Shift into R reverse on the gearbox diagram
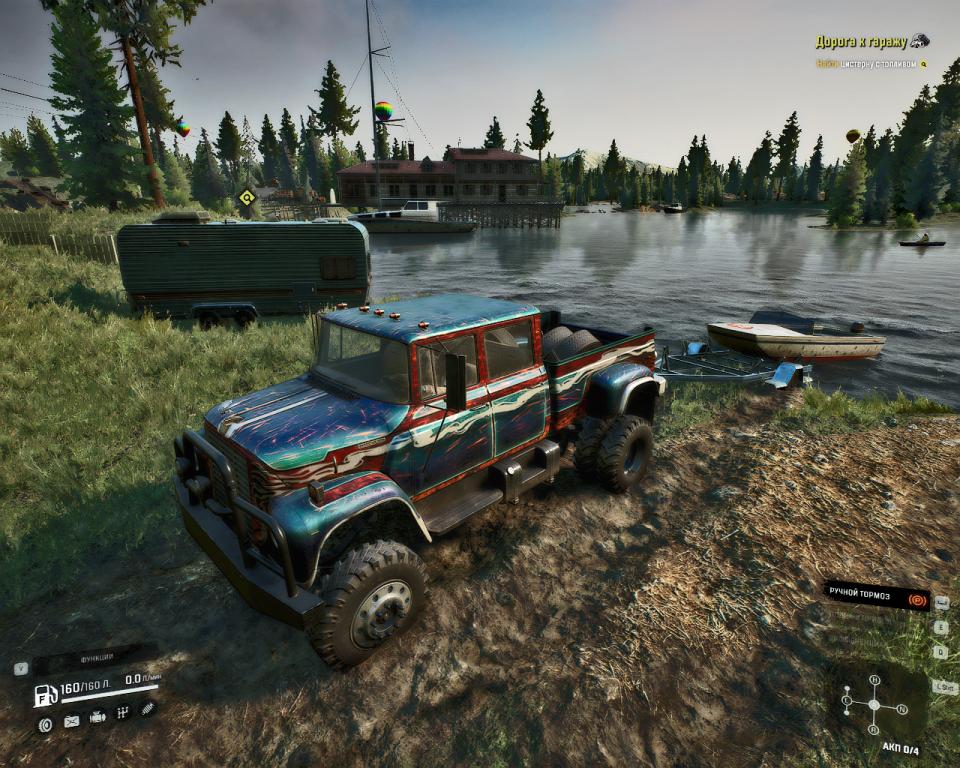The height and width of the screenshot is (768, 960). [x=874, y=728]
